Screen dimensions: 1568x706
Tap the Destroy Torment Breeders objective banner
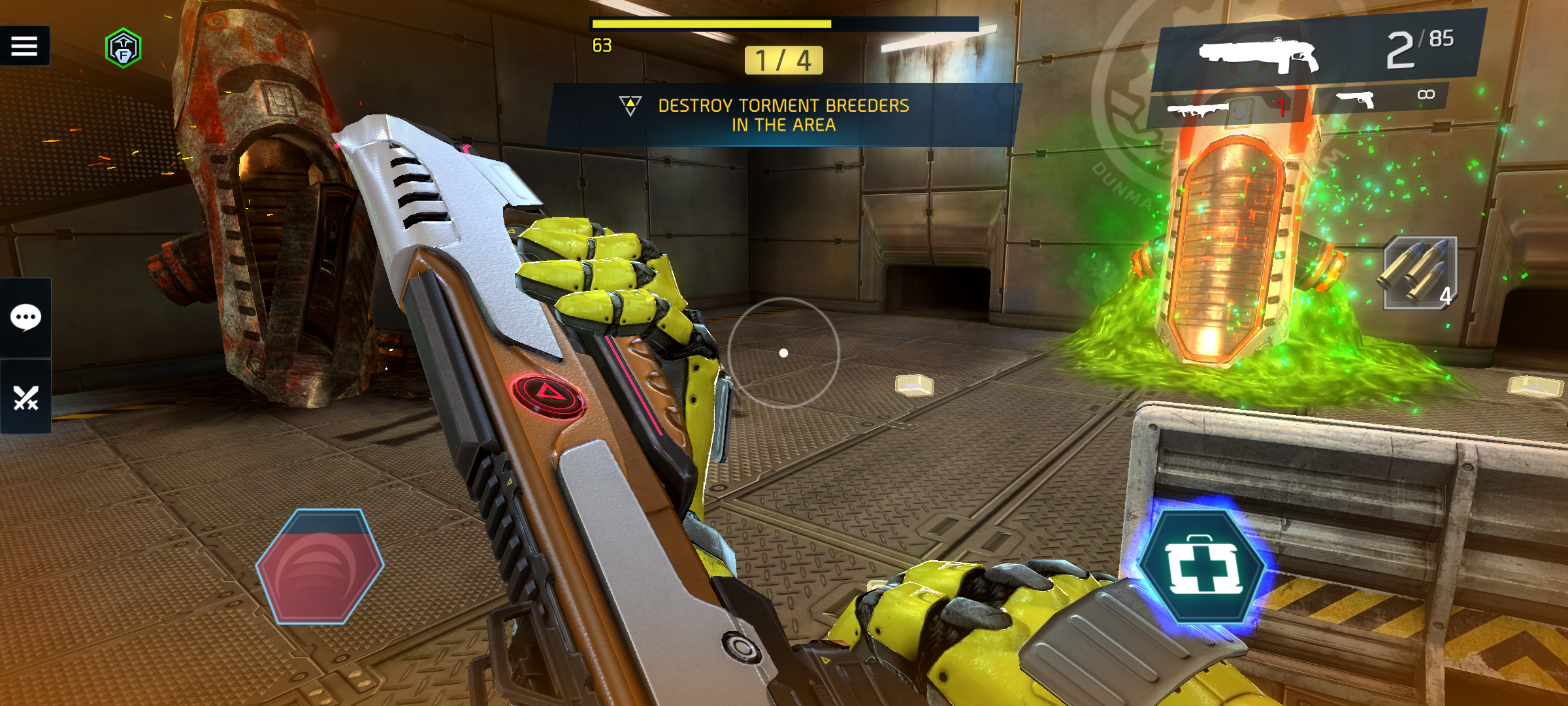click(783, 115)
